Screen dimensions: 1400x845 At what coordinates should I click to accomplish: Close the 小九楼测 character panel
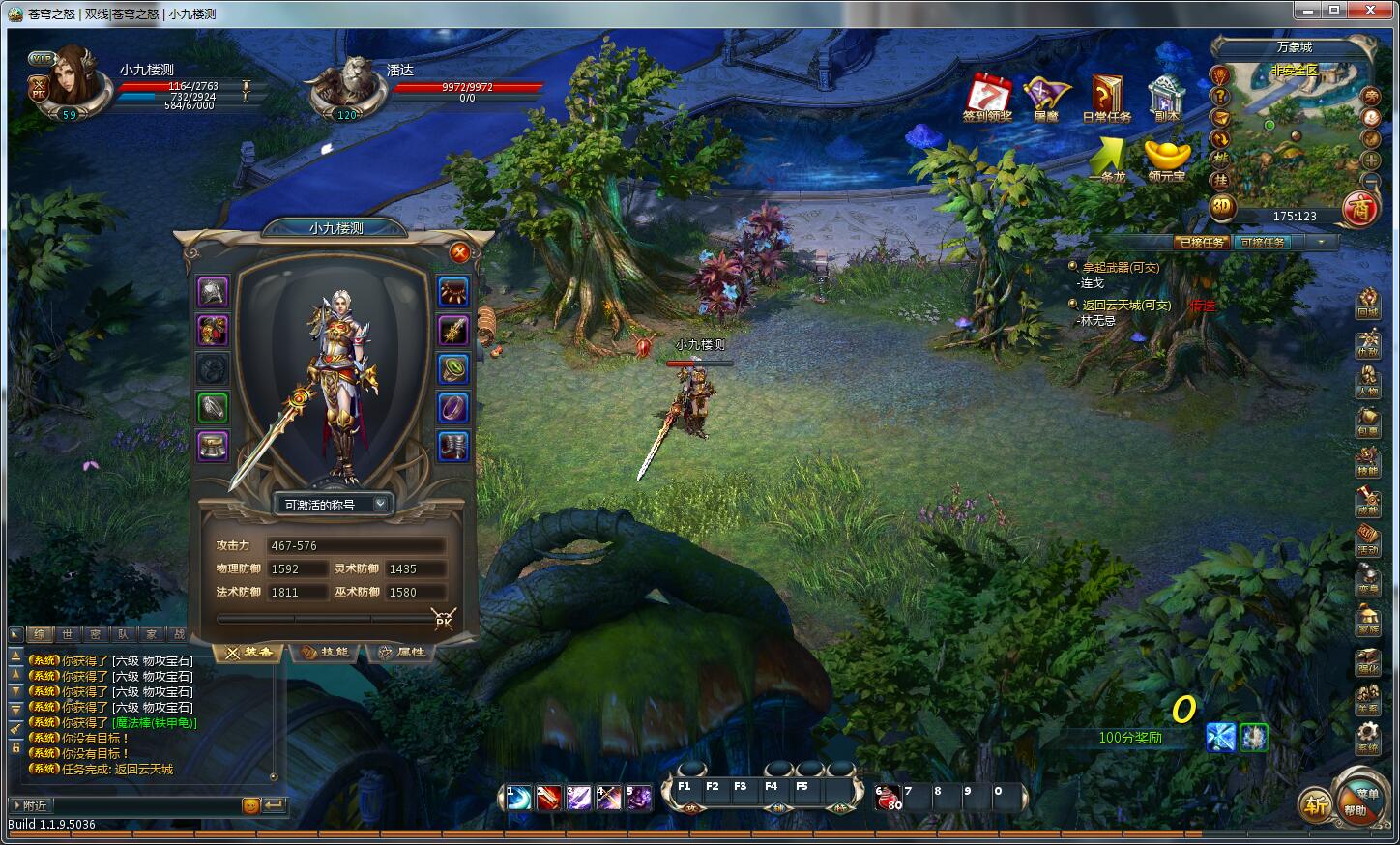[460, 253]
